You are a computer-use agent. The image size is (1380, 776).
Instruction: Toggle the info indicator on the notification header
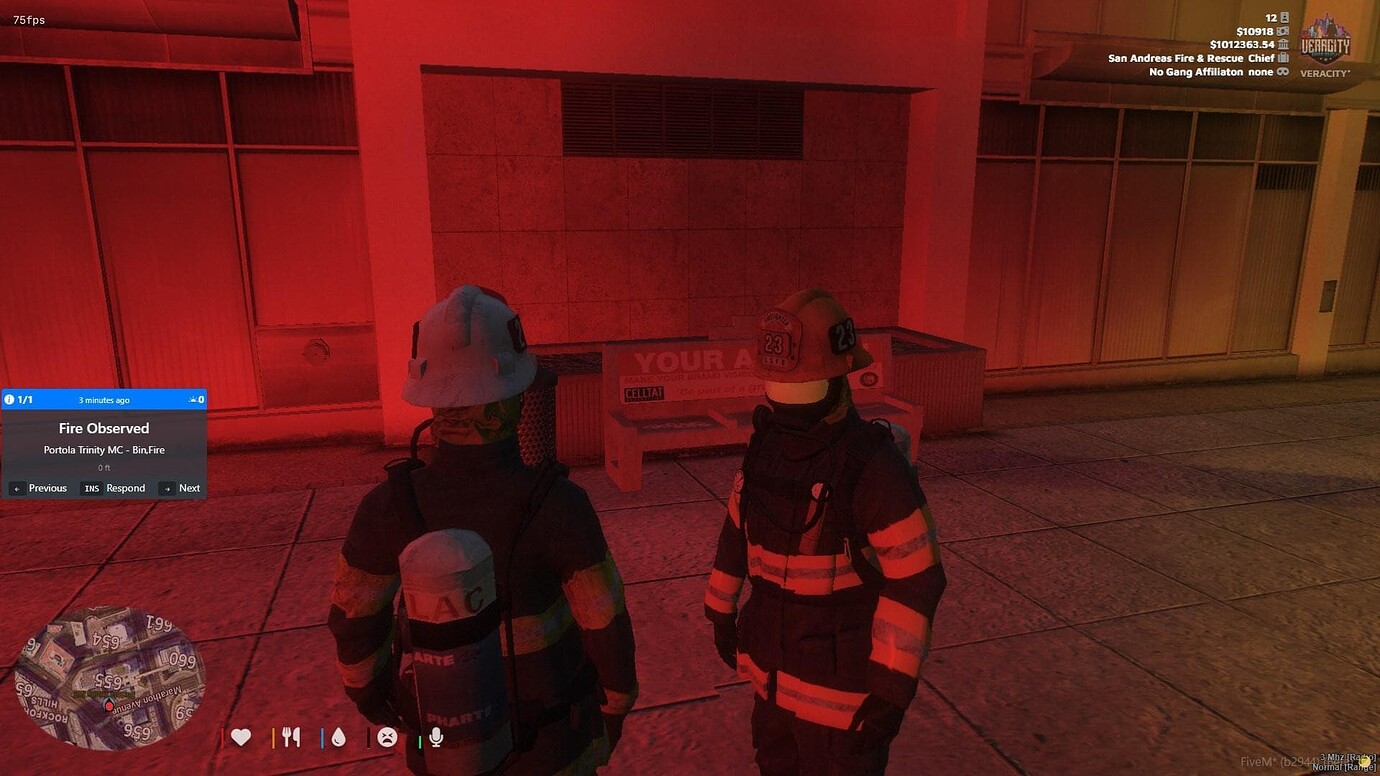9,399
